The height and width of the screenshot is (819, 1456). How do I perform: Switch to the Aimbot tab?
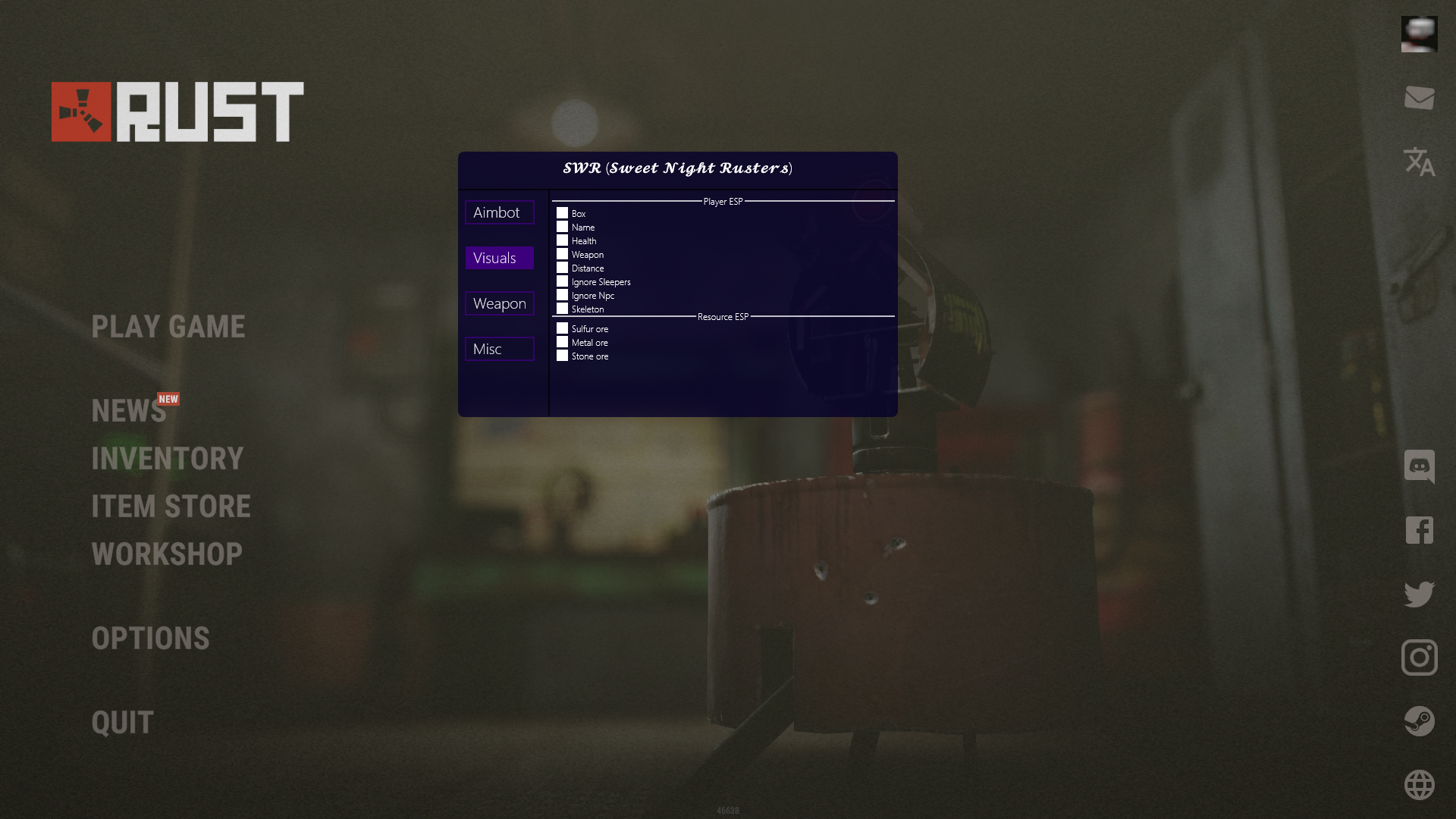(x=499, y=212)
